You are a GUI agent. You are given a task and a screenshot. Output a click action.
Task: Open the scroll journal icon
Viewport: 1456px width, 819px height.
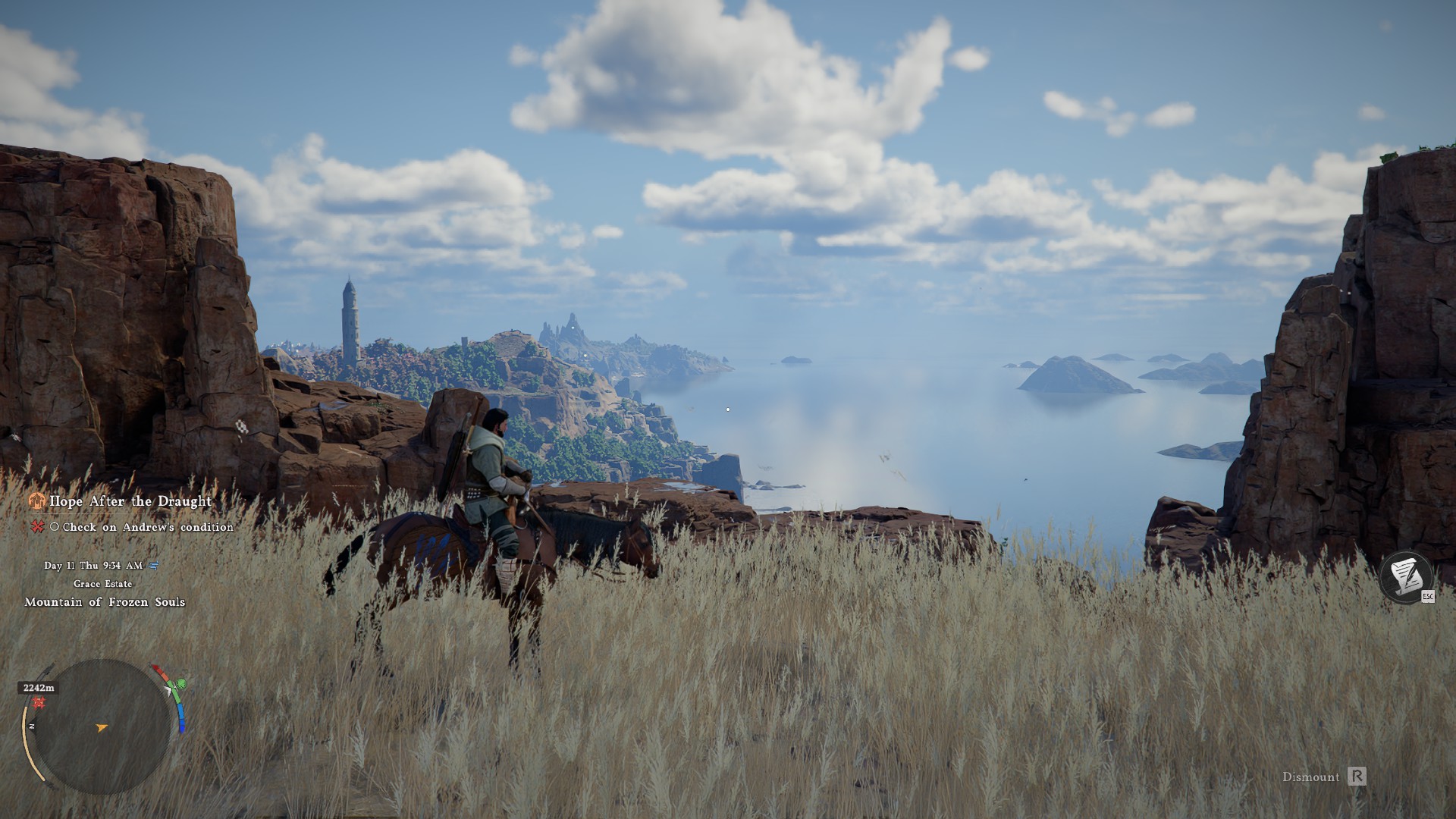click(x=1406, y=578)
